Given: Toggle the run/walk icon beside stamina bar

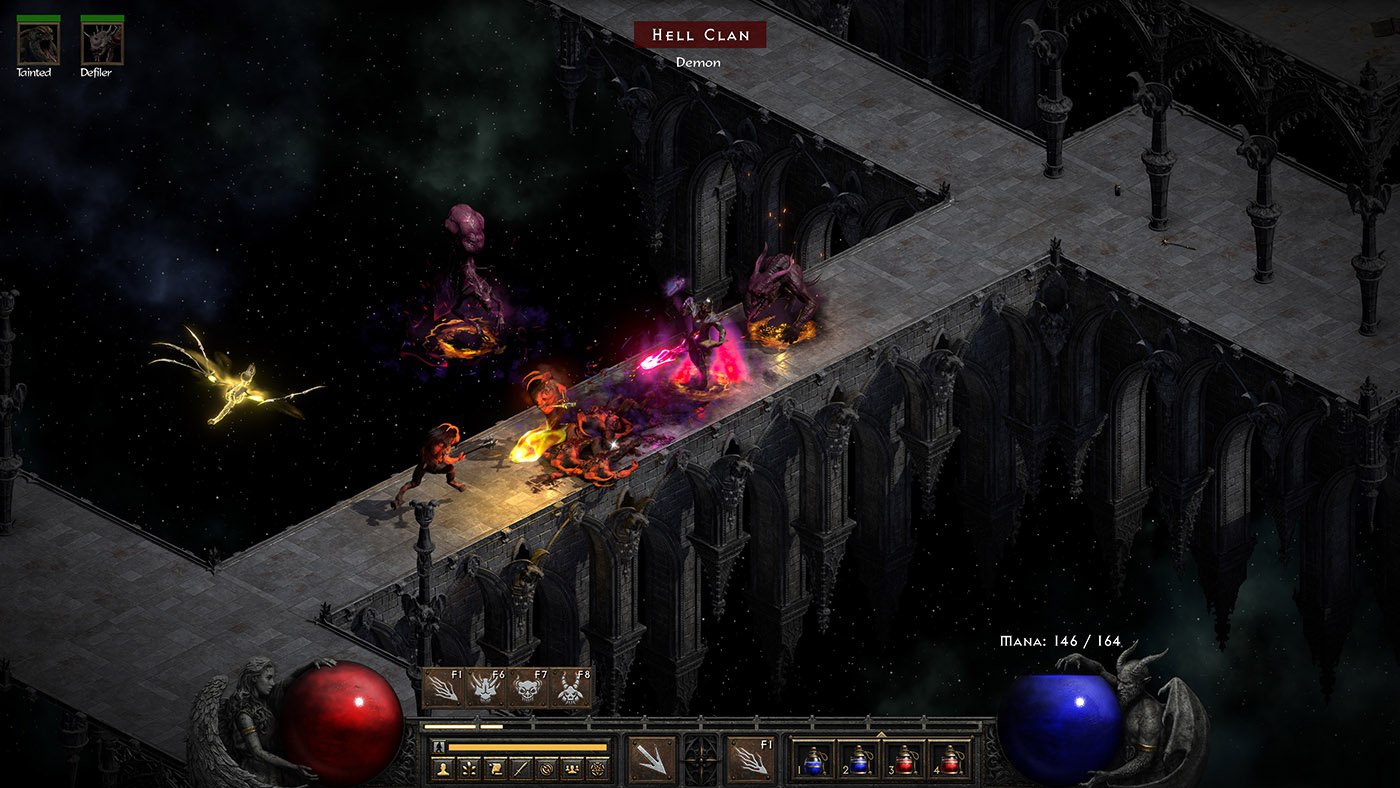Looking at the screenshot, I should [438, 746].
